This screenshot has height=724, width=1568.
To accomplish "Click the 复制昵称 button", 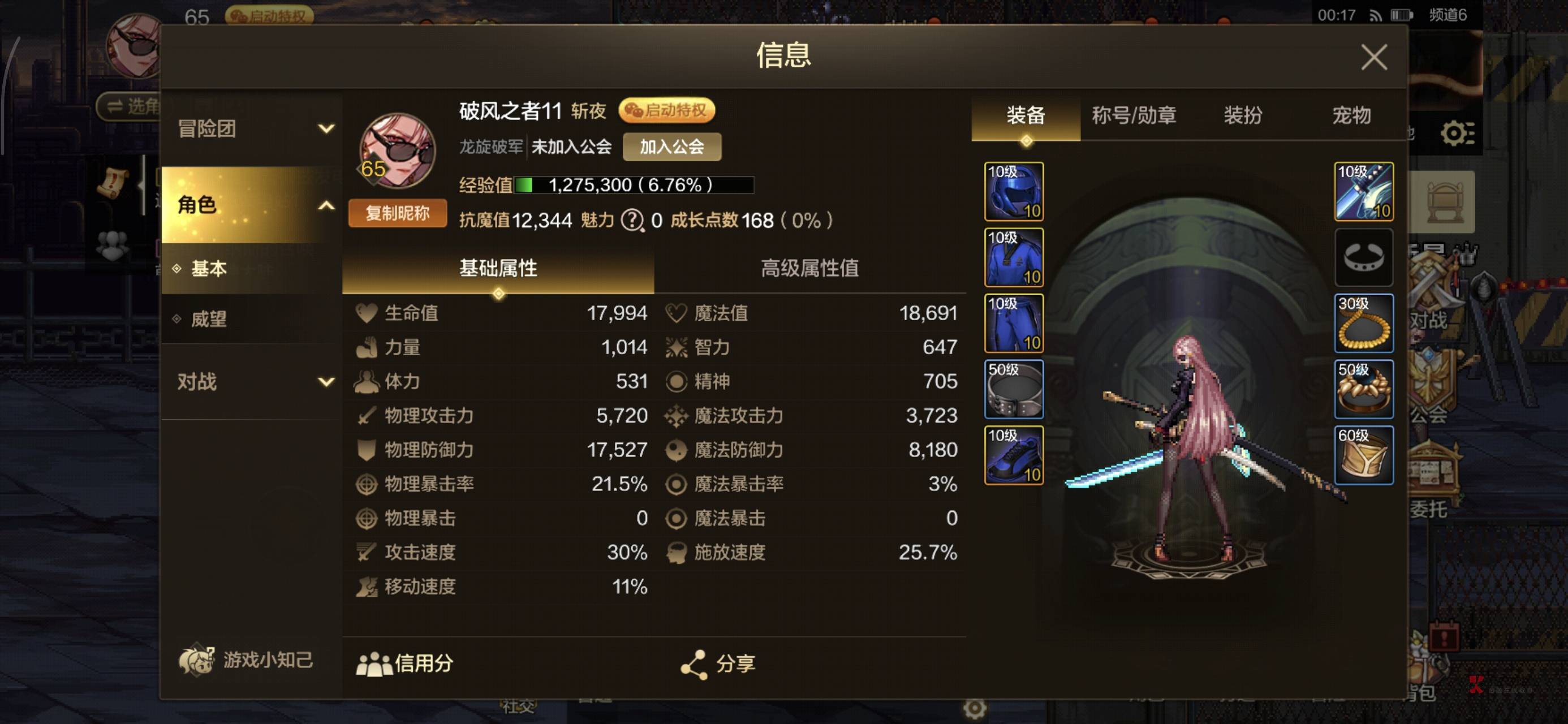I will pos(397,213).
